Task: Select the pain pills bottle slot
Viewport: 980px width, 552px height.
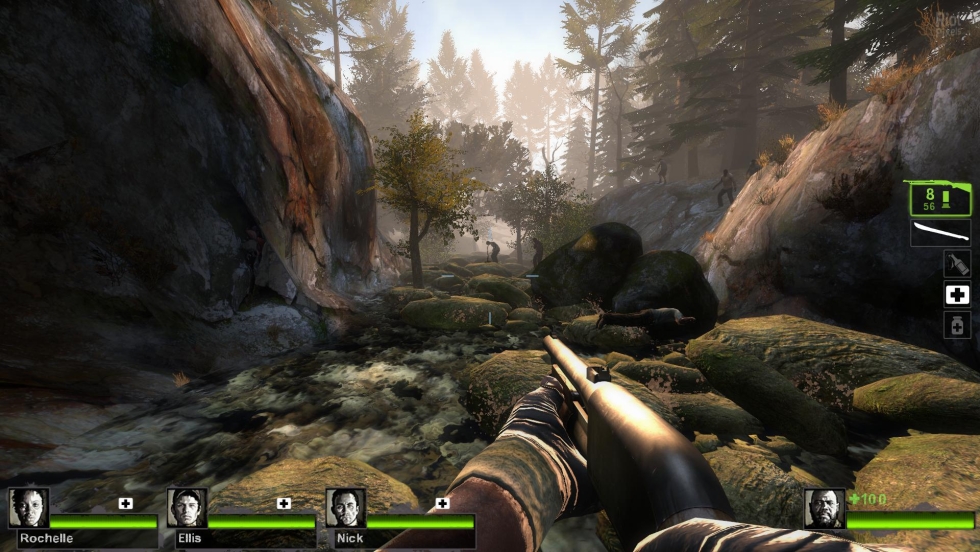Action: click(957, 325)
